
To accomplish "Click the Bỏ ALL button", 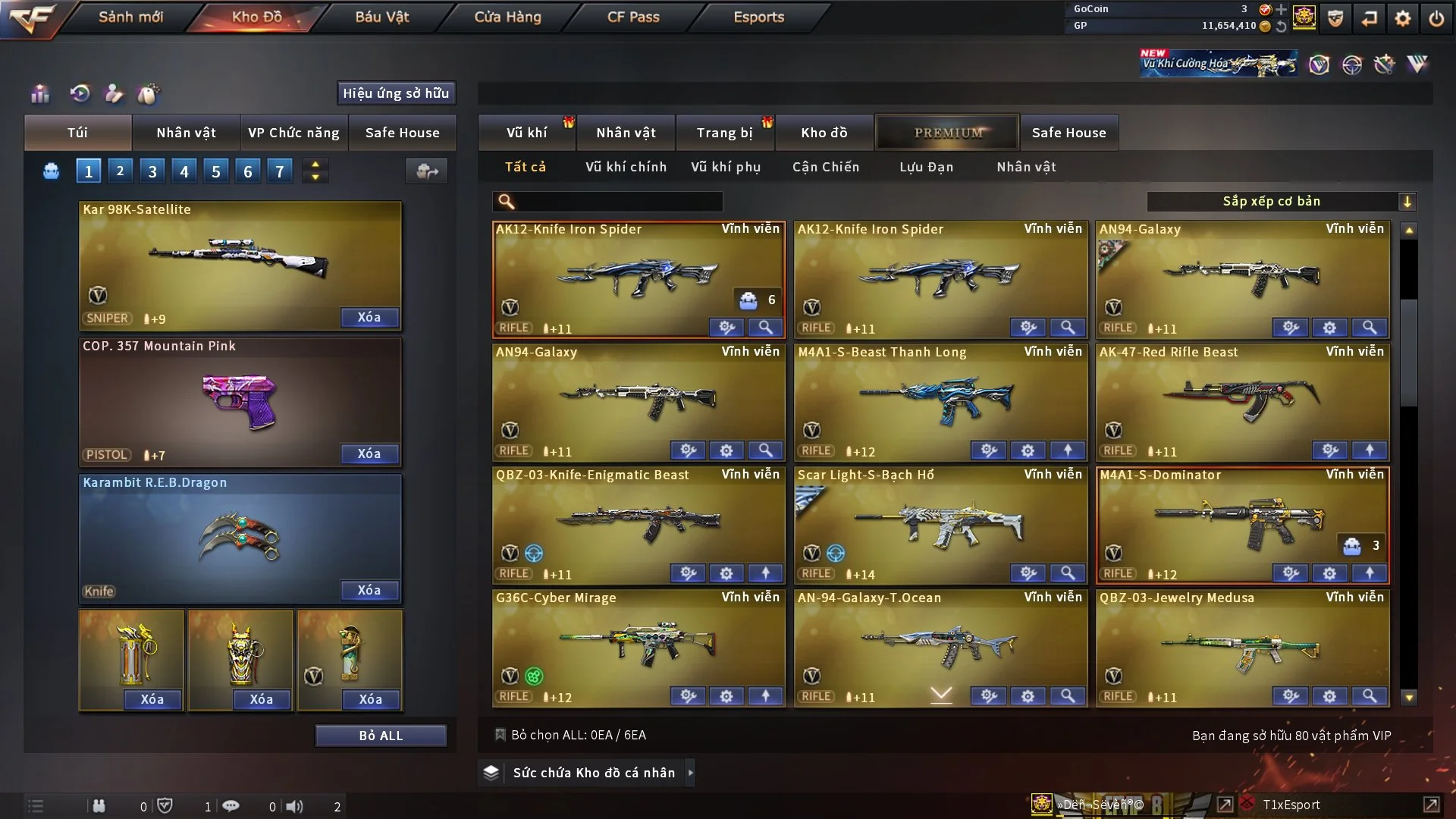I will click(381, 736).
